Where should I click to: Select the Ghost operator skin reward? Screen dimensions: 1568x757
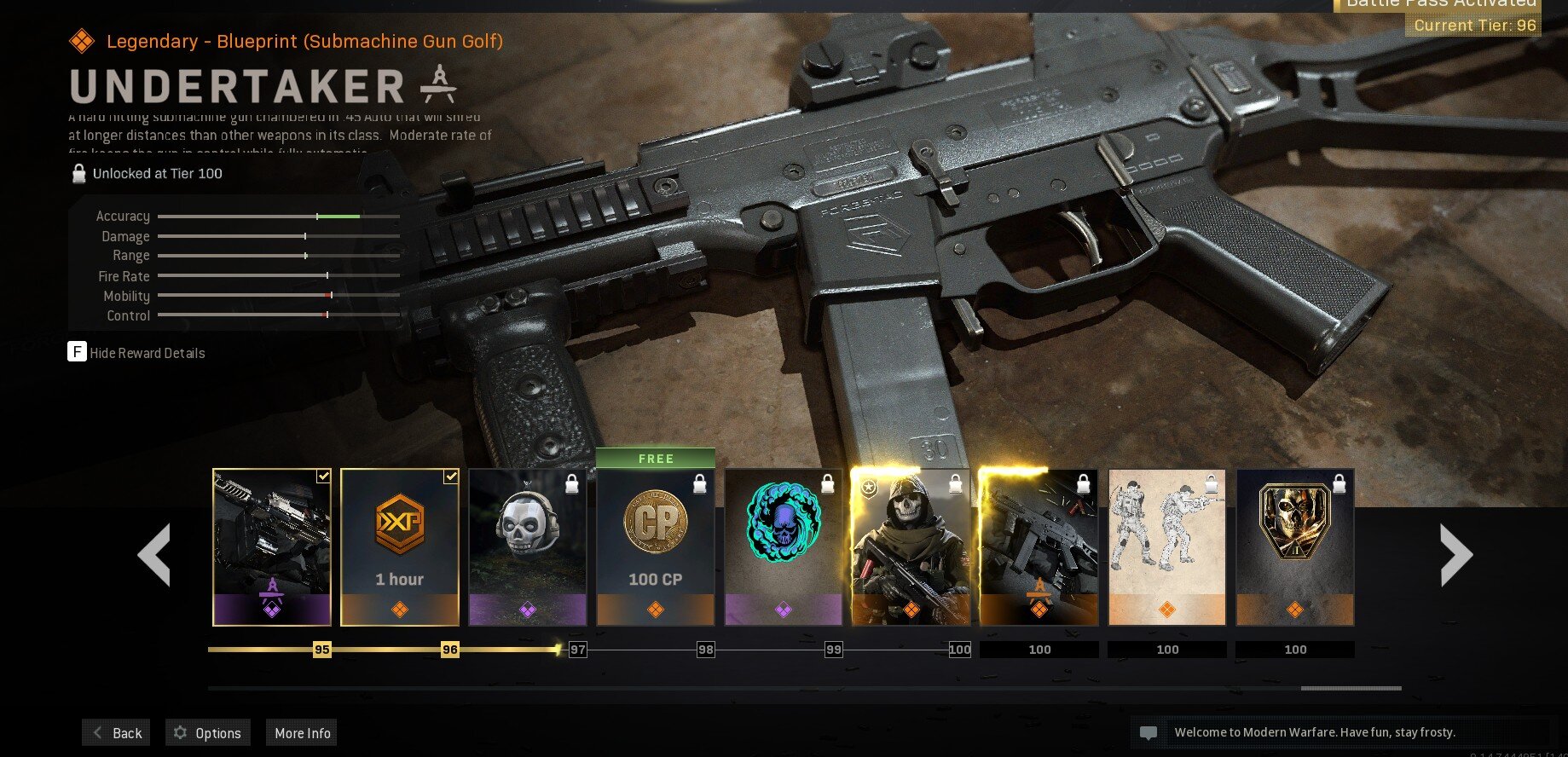[x=911, y=547]
